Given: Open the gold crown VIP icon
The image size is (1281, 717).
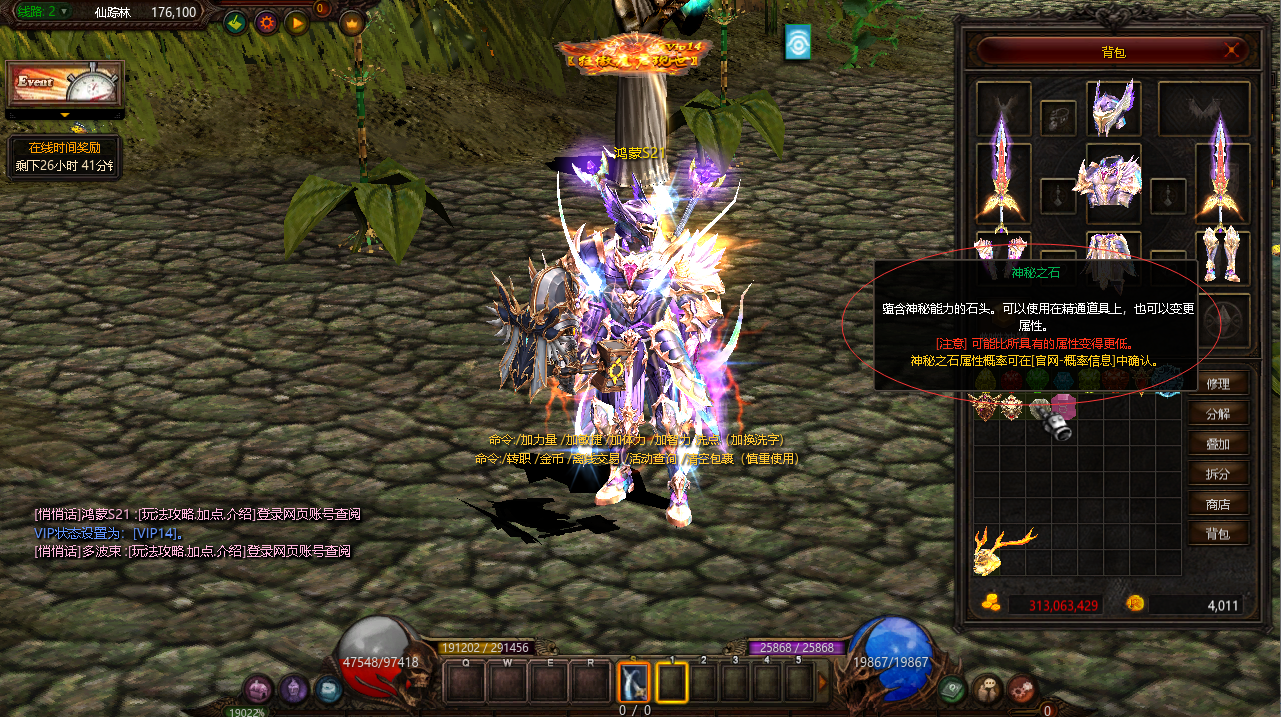Looking at the screenshot, I should pos(352,22).
